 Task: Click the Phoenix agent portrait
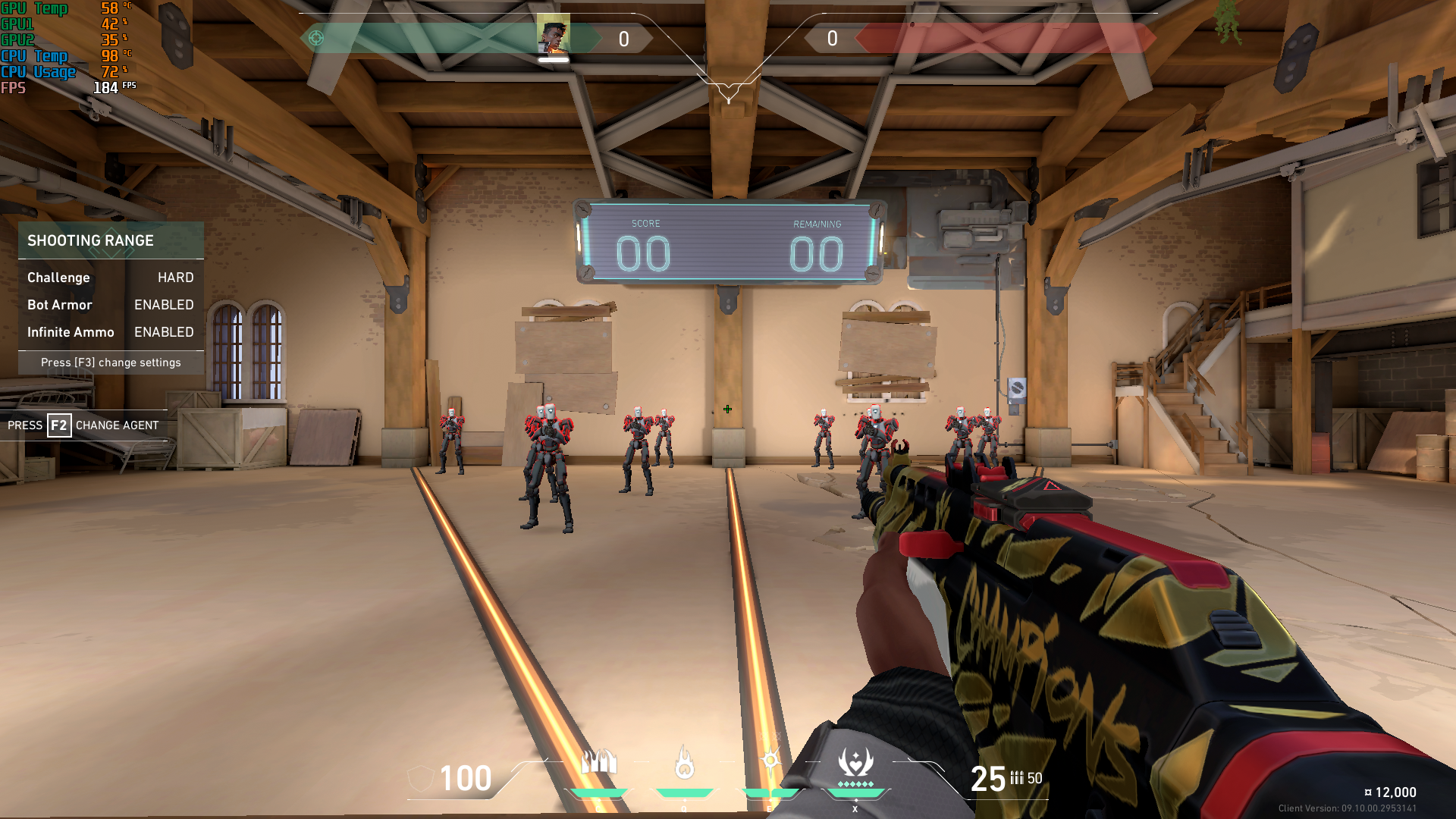553,36
